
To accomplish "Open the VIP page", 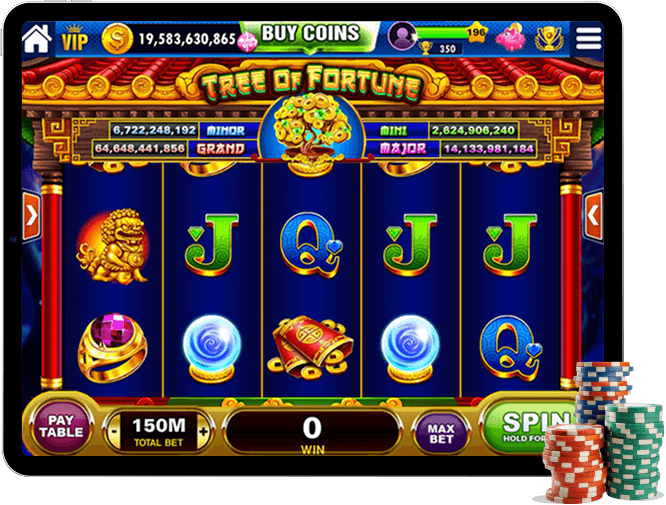I will (75, 40).
